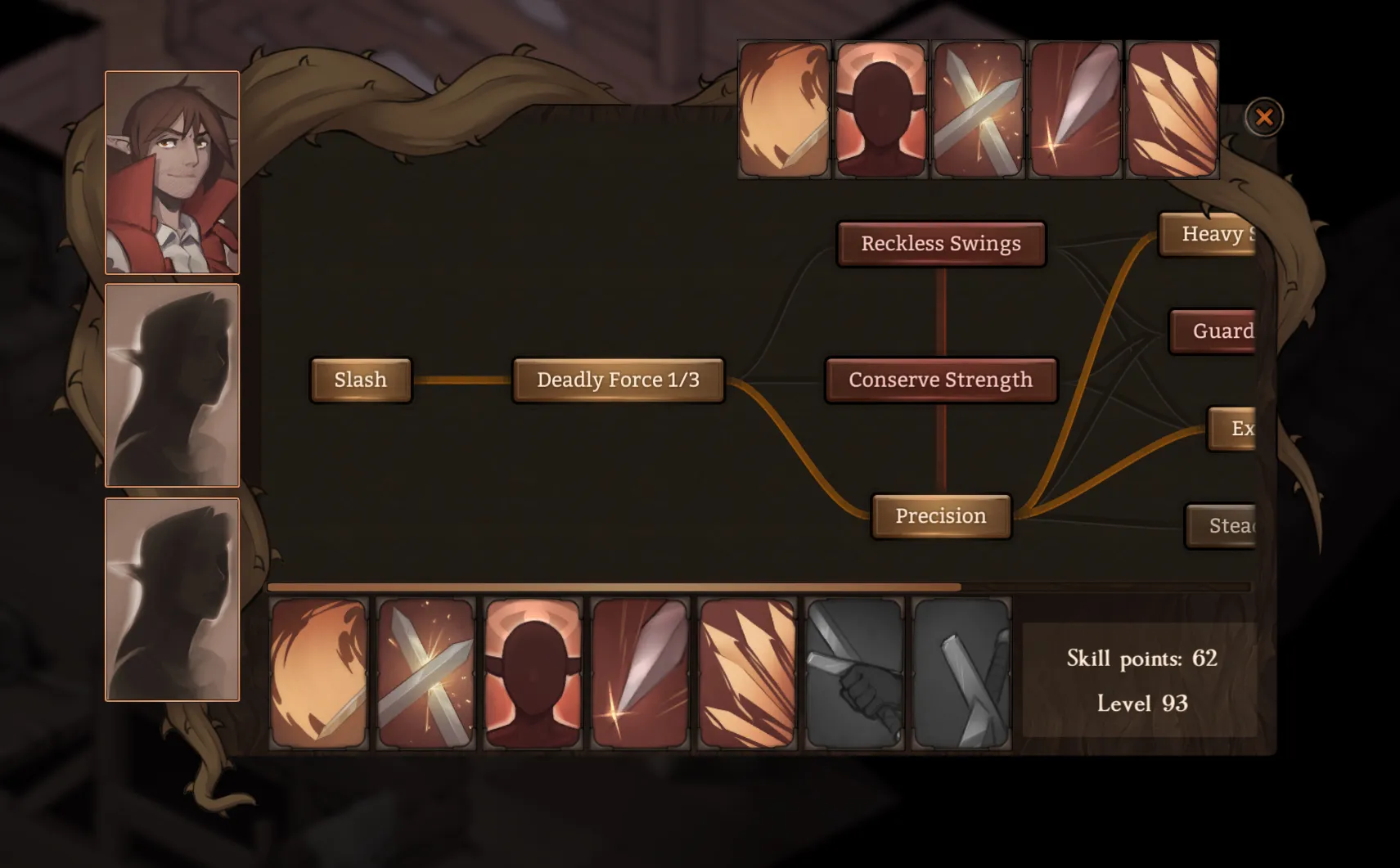Select the partially visible Heavy skill node
Image resolution: width=1400 pixels, height=868 pixels.
1209,234
